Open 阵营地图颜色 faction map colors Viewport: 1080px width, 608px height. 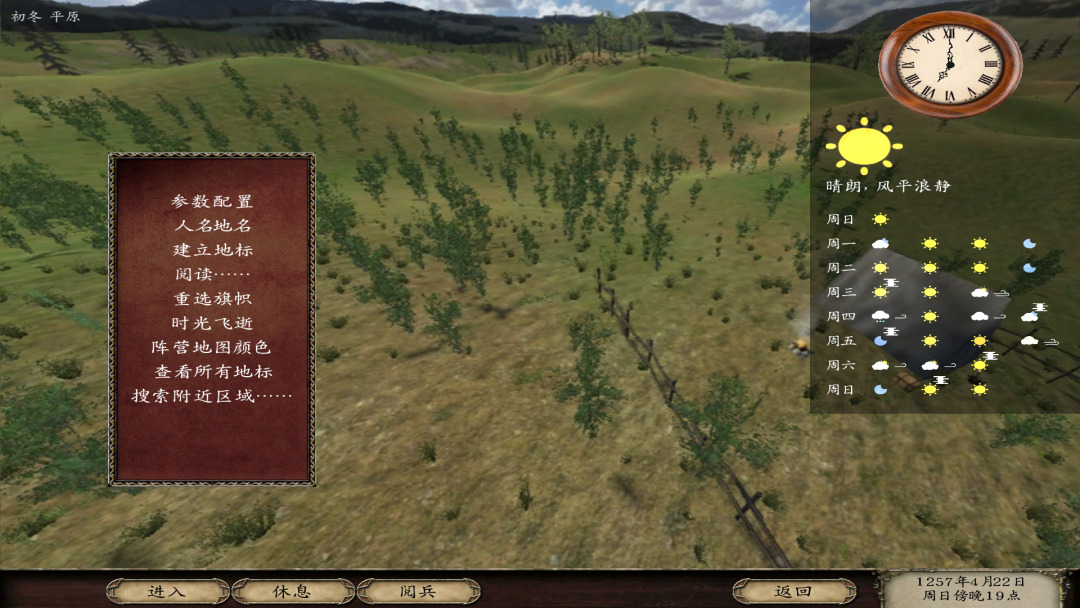click(212, 347)
